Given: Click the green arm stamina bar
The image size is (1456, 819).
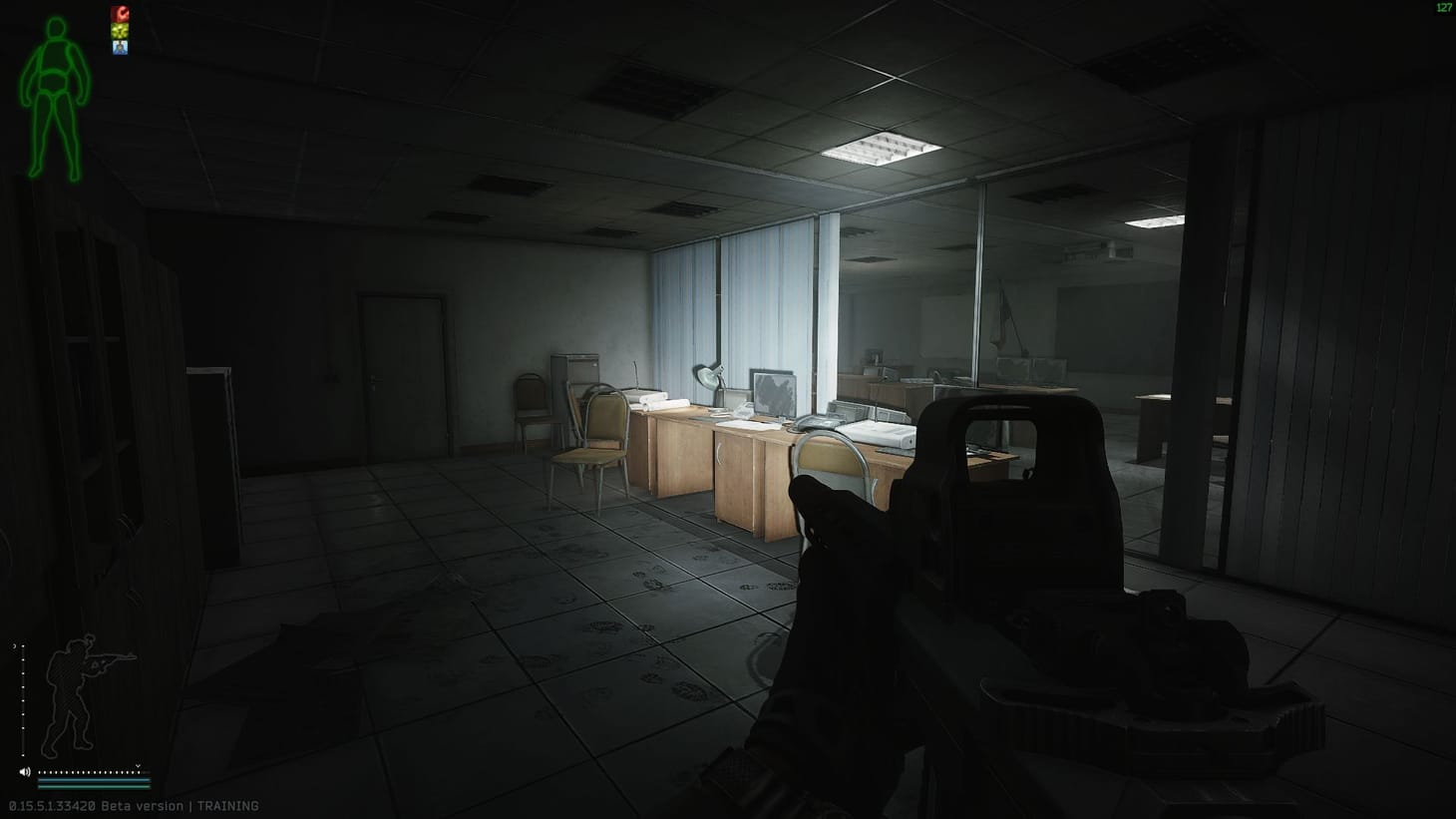Looking at the screenshot, I should coord(93,786).
